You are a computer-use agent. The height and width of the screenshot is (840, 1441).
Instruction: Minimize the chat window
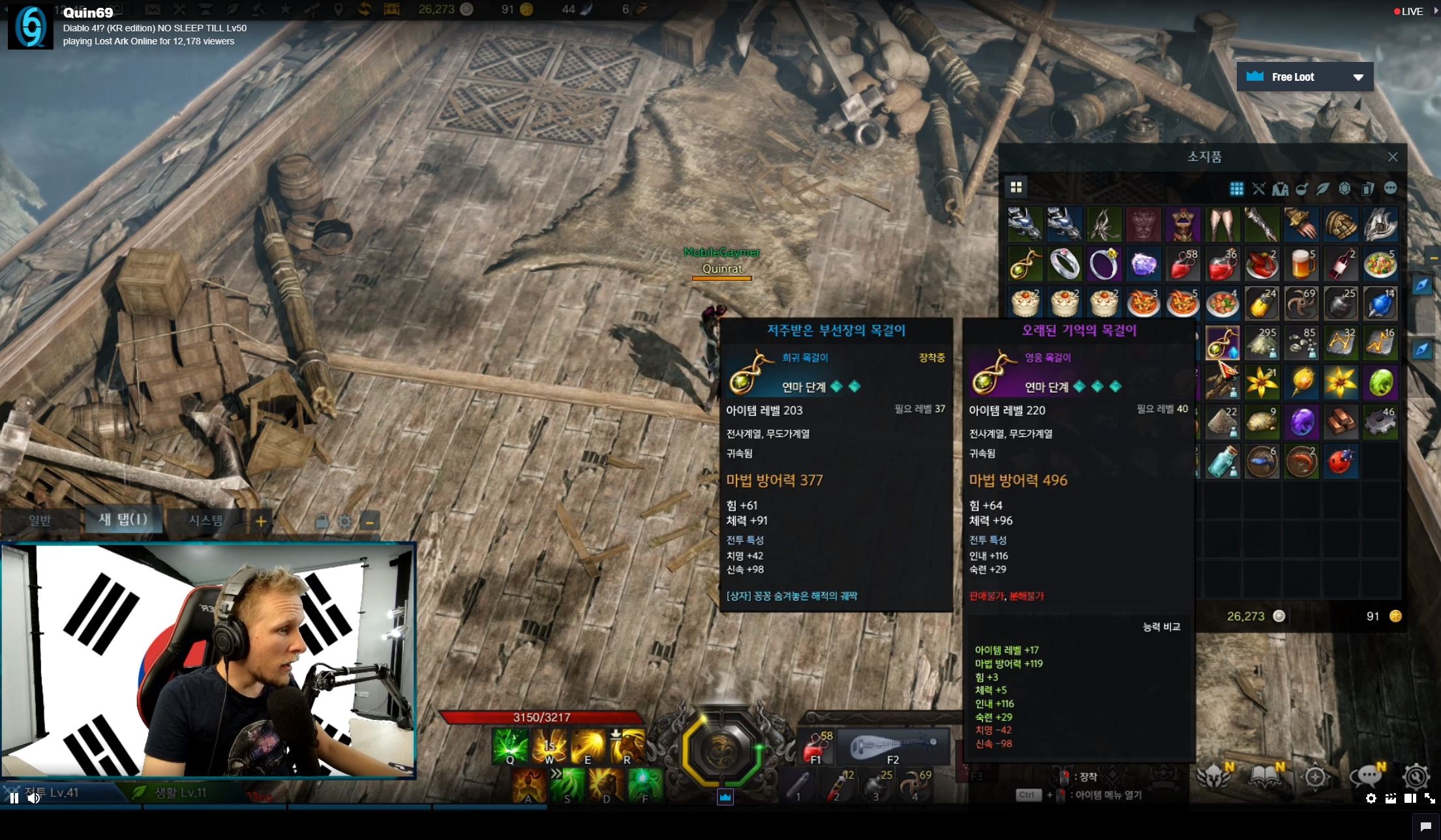click(369, 522)
